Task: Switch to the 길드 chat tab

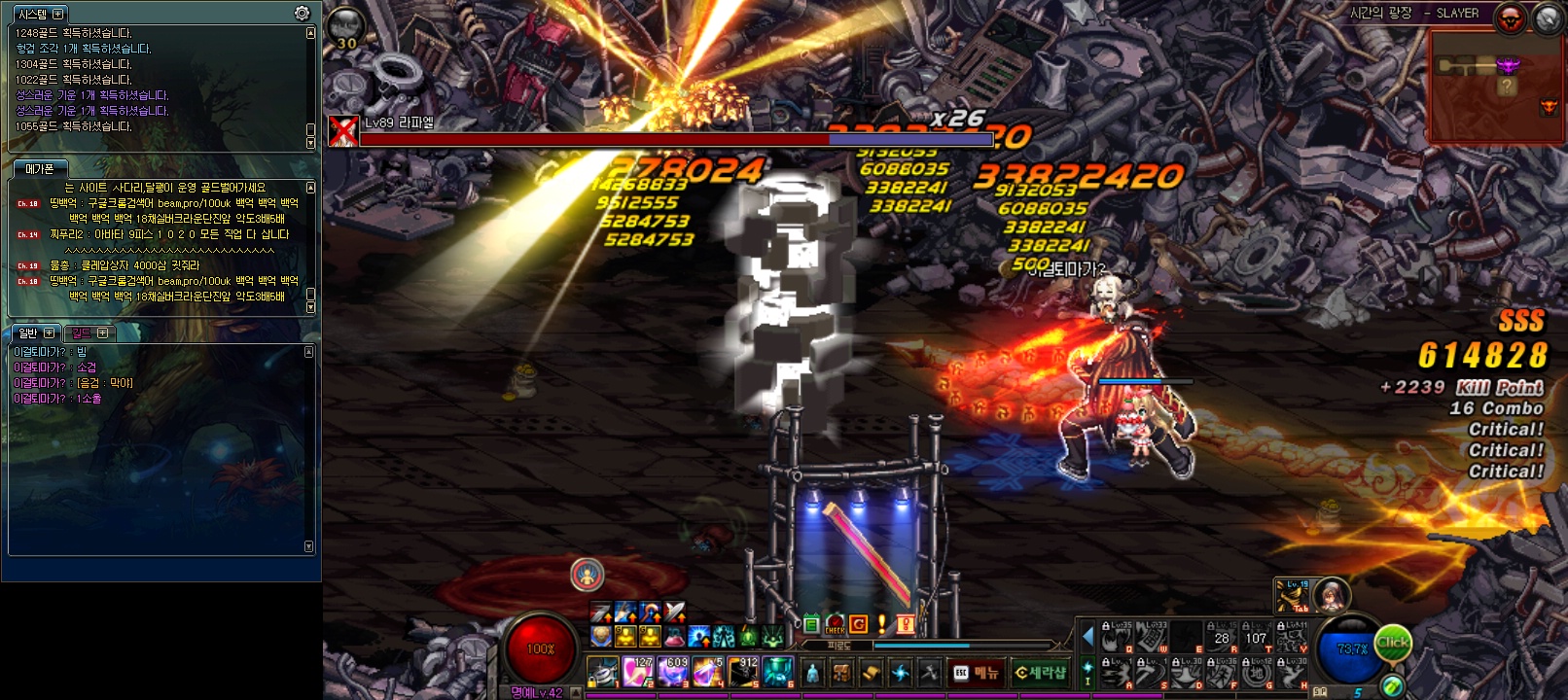Action: 82,333
